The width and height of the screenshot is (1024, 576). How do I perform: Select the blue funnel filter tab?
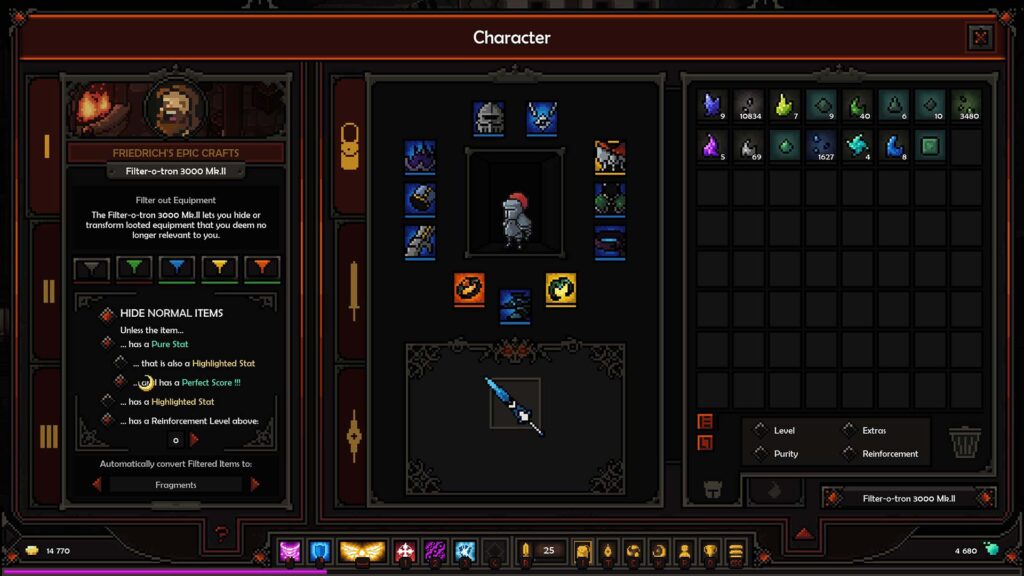point(176,268)
